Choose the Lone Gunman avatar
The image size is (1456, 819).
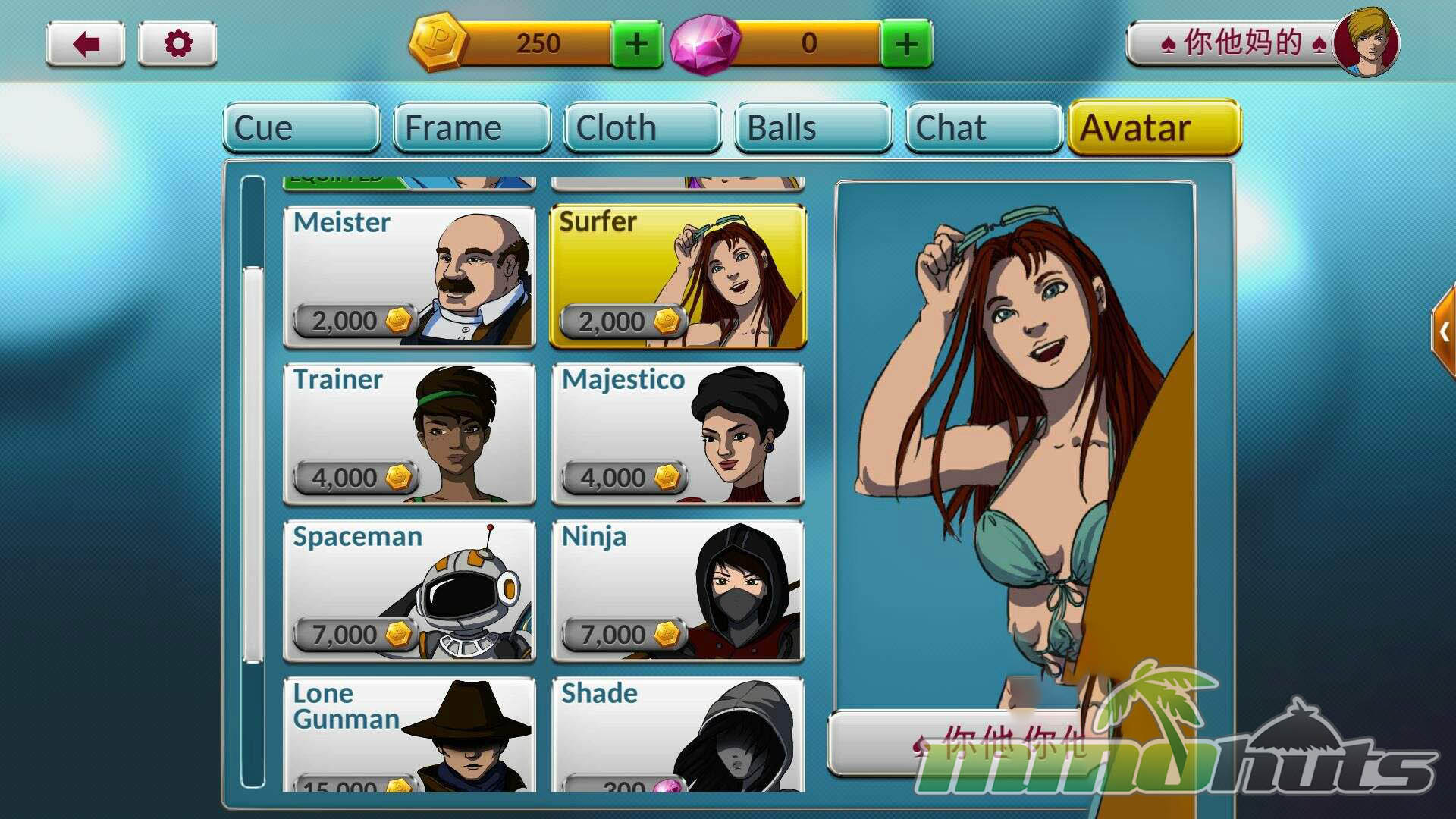409,734
